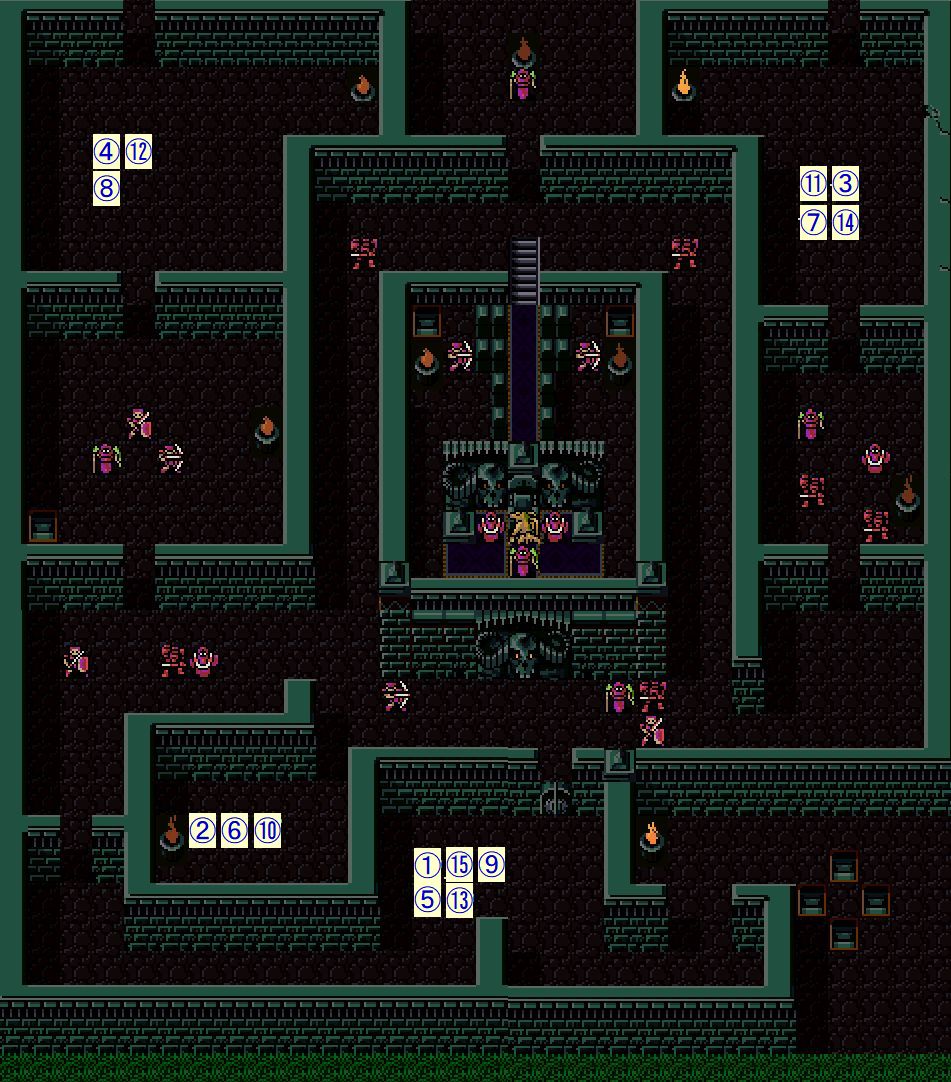This screenshot has width=951, height=1082.
Task: Pick deployment marker number 5
Action: 427,900
